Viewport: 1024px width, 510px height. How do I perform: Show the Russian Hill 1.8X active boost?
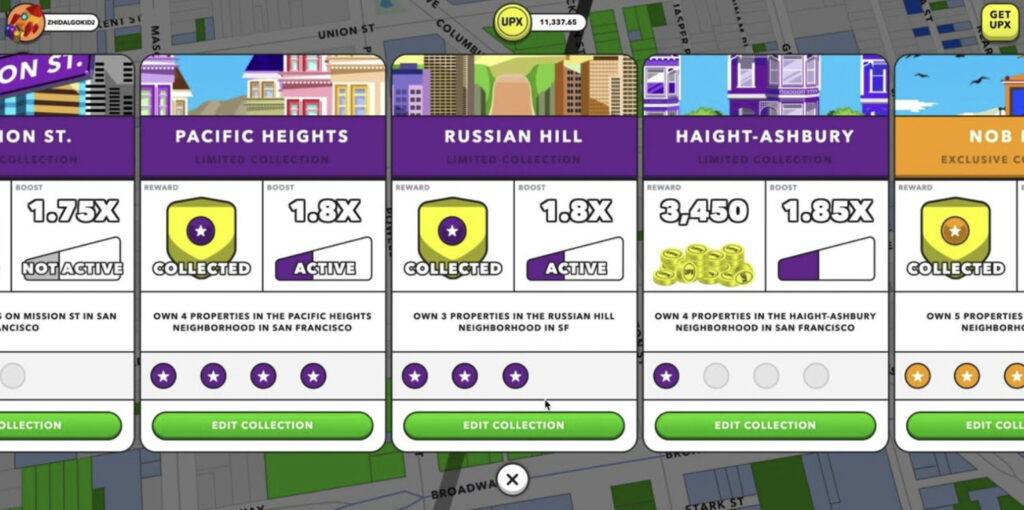tap(575, 255)
